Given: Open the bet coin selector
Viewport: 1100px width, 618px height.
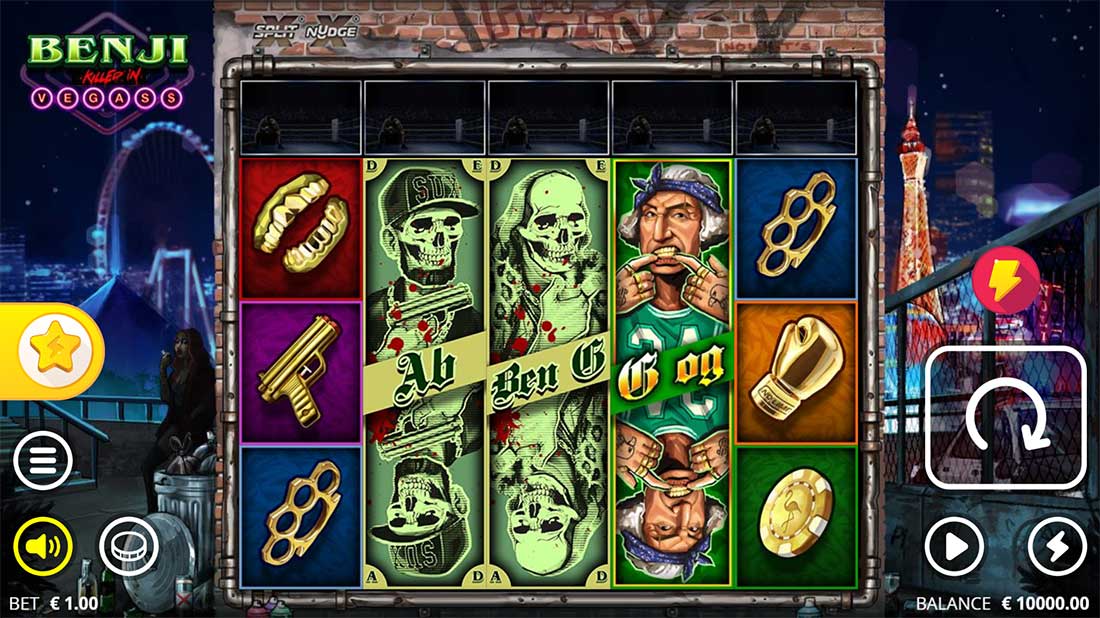Looking at the screenshot, I should tap(129, 546).
